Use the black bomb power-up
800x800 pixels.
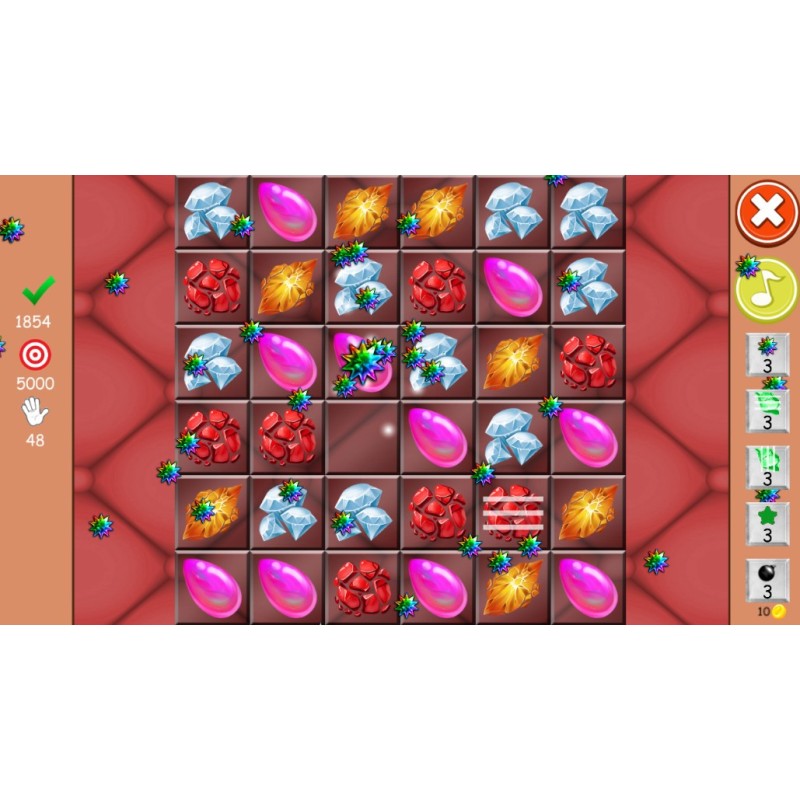click(767, 580)
